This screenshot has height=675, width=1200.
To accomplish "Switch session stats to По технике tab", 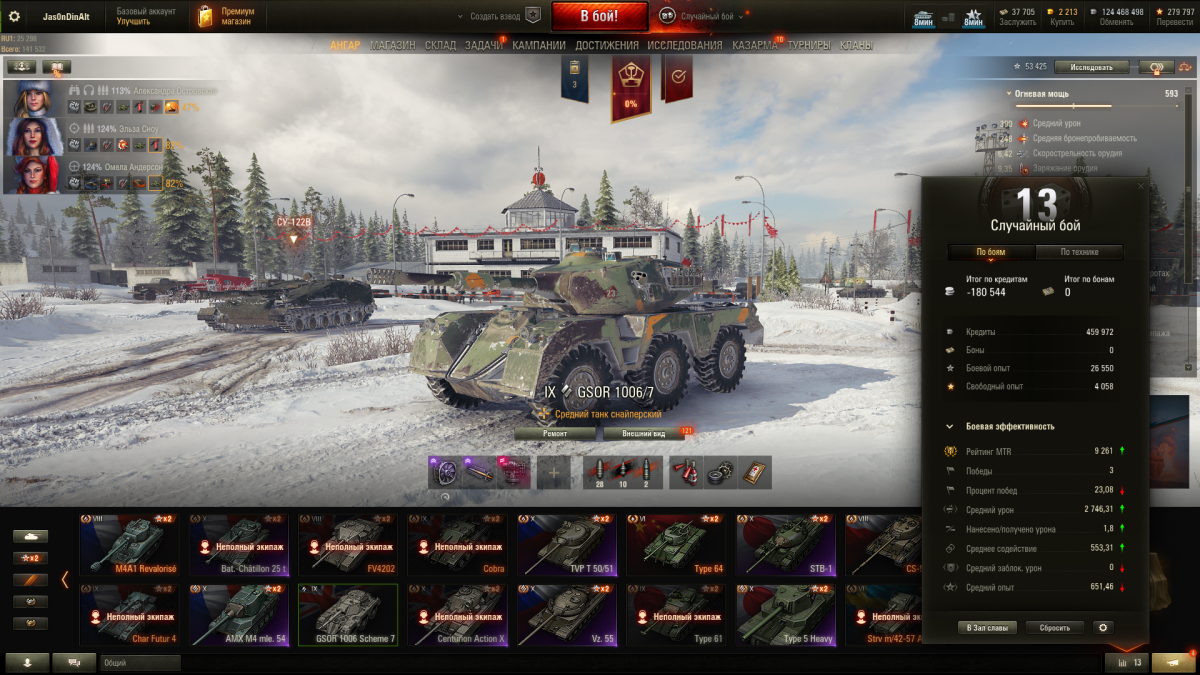I will click(x=1079, y=252).
